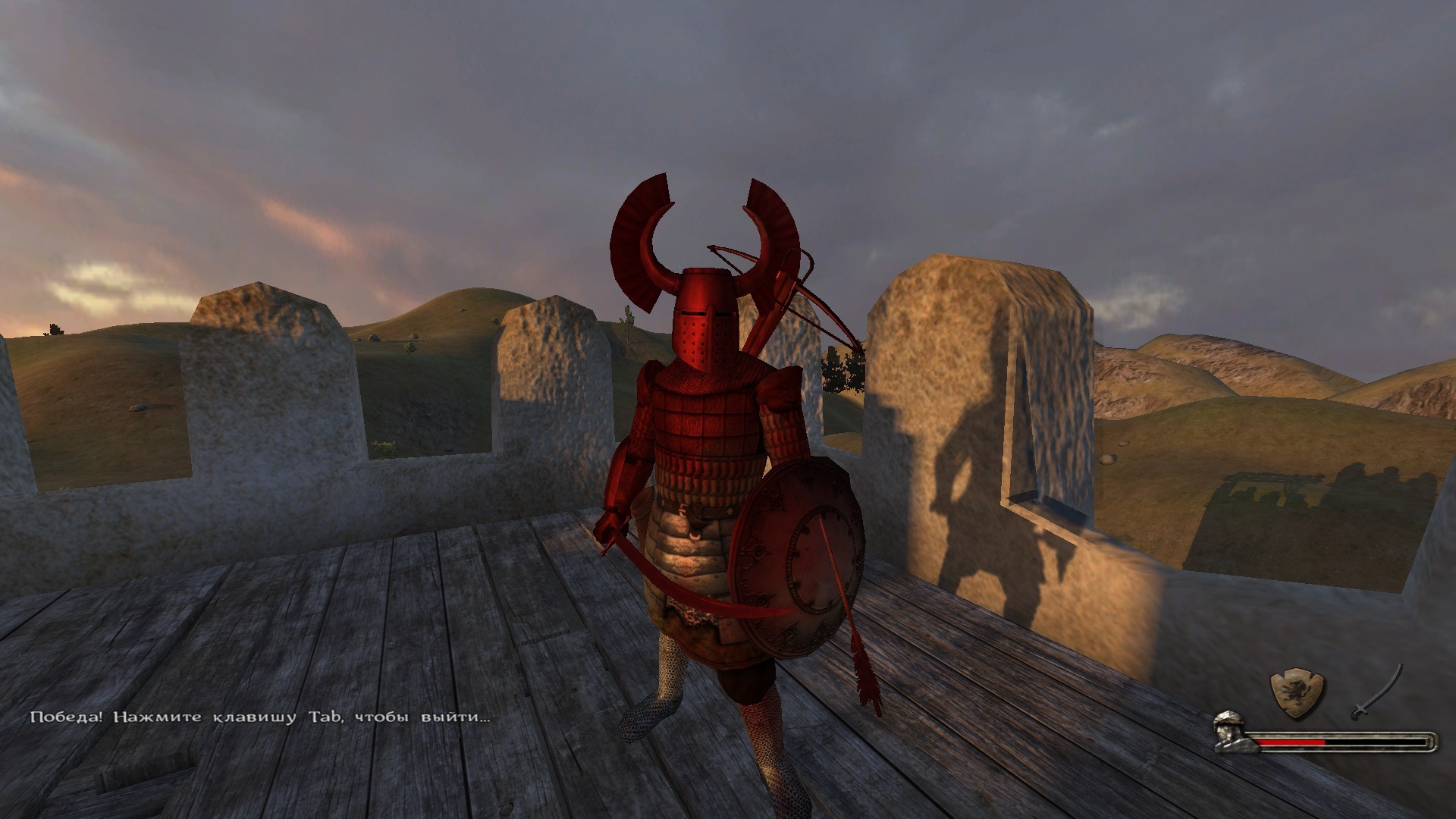Click the equipped shield icon

click(1297, 692)
